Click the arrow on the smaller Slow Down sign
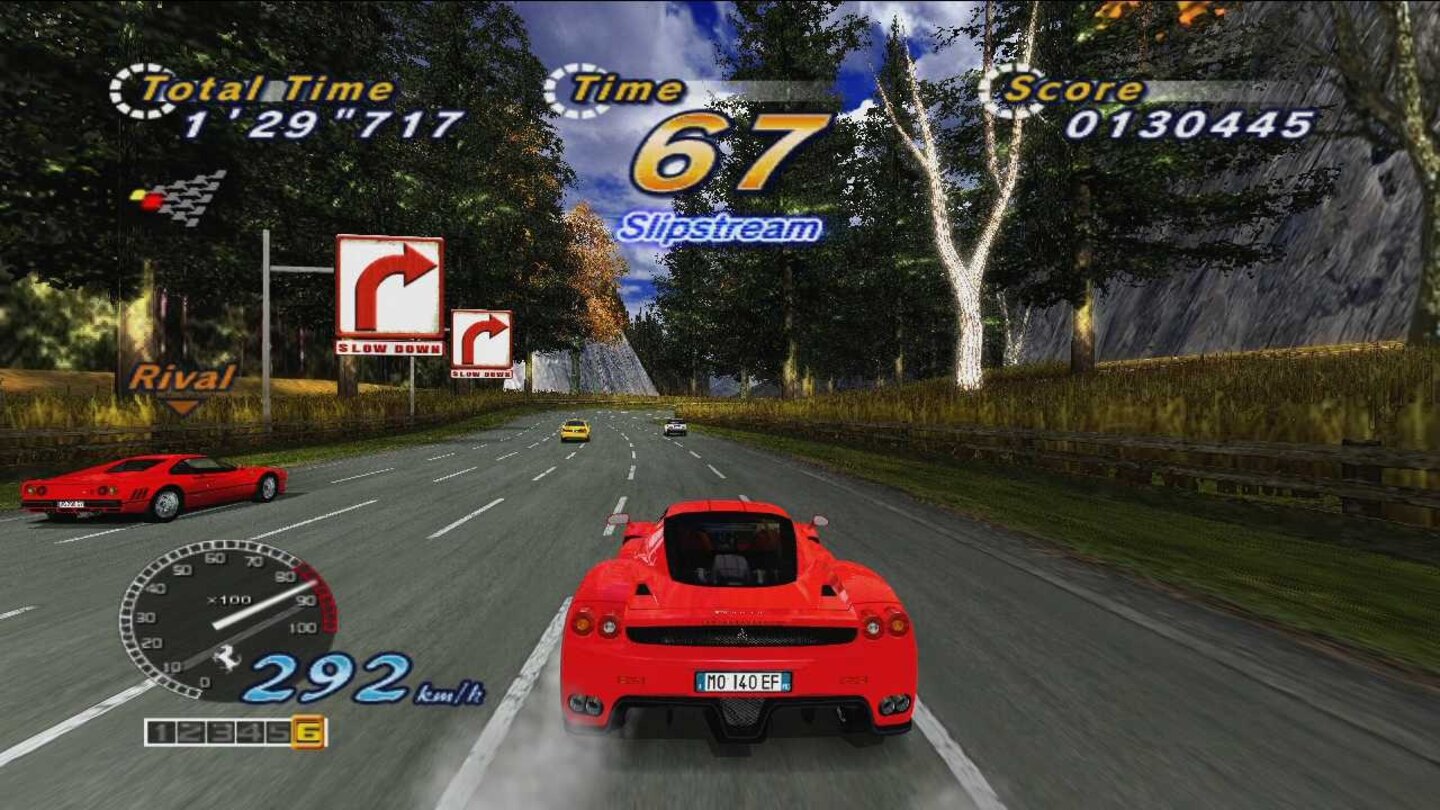 coord(482,335)
